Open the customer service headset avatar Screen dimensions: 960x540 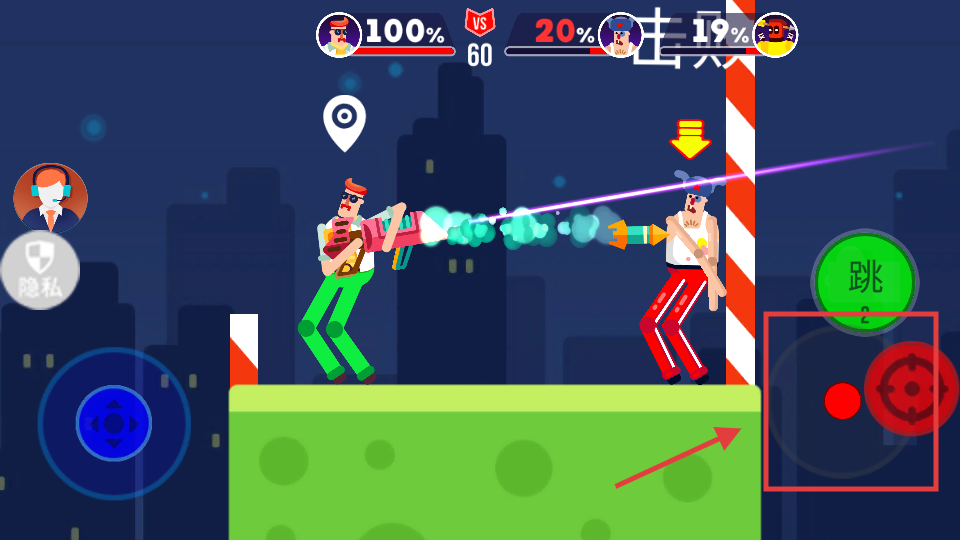click(x=50, y=198)
